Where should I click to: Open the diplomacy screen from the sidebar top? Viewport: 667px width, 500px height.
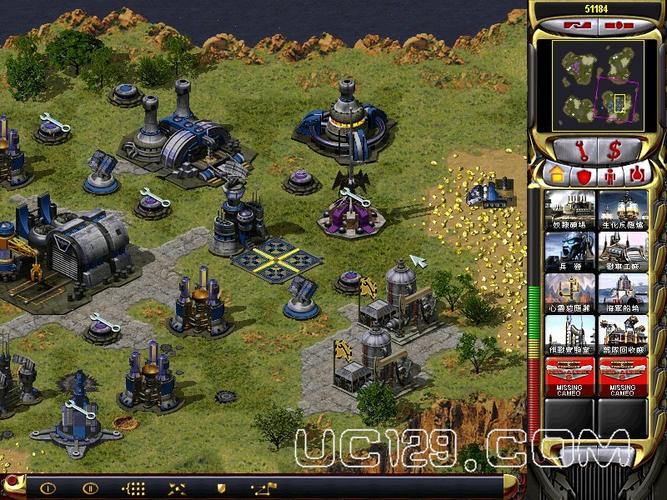click(x=578, y=23)
